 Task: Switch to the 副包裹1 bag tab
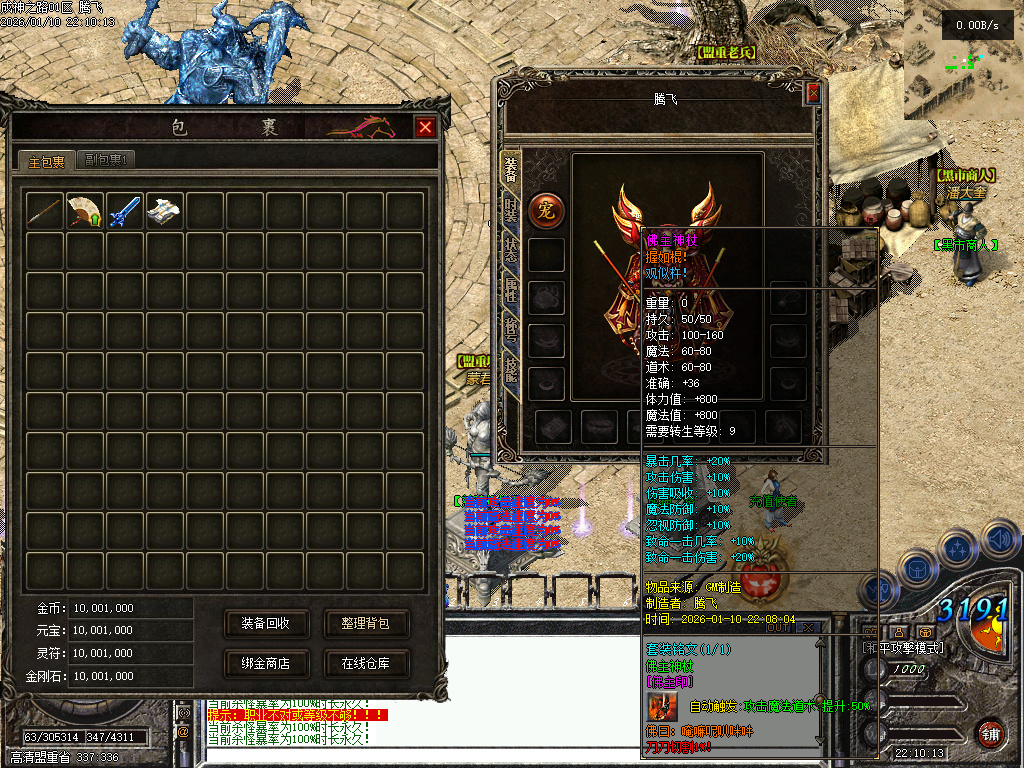point(104,159)
